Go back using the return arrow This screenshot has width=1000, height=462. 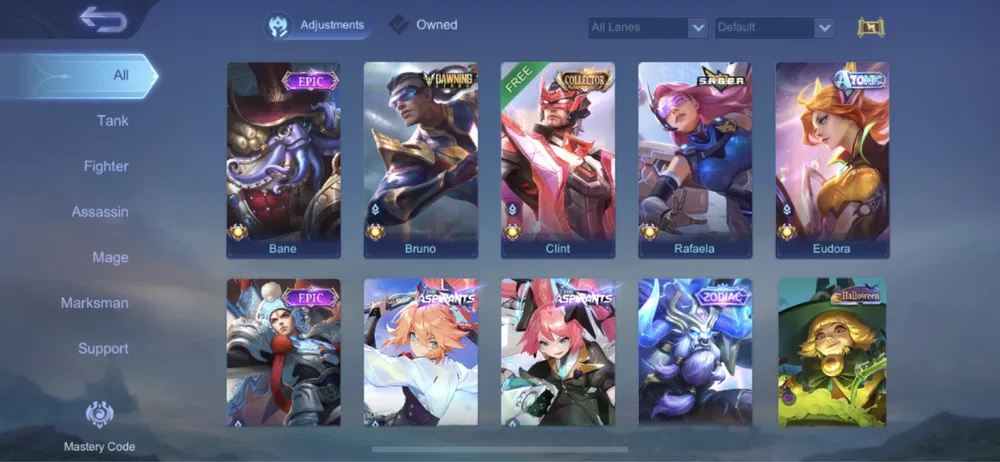tap(102, 18)
